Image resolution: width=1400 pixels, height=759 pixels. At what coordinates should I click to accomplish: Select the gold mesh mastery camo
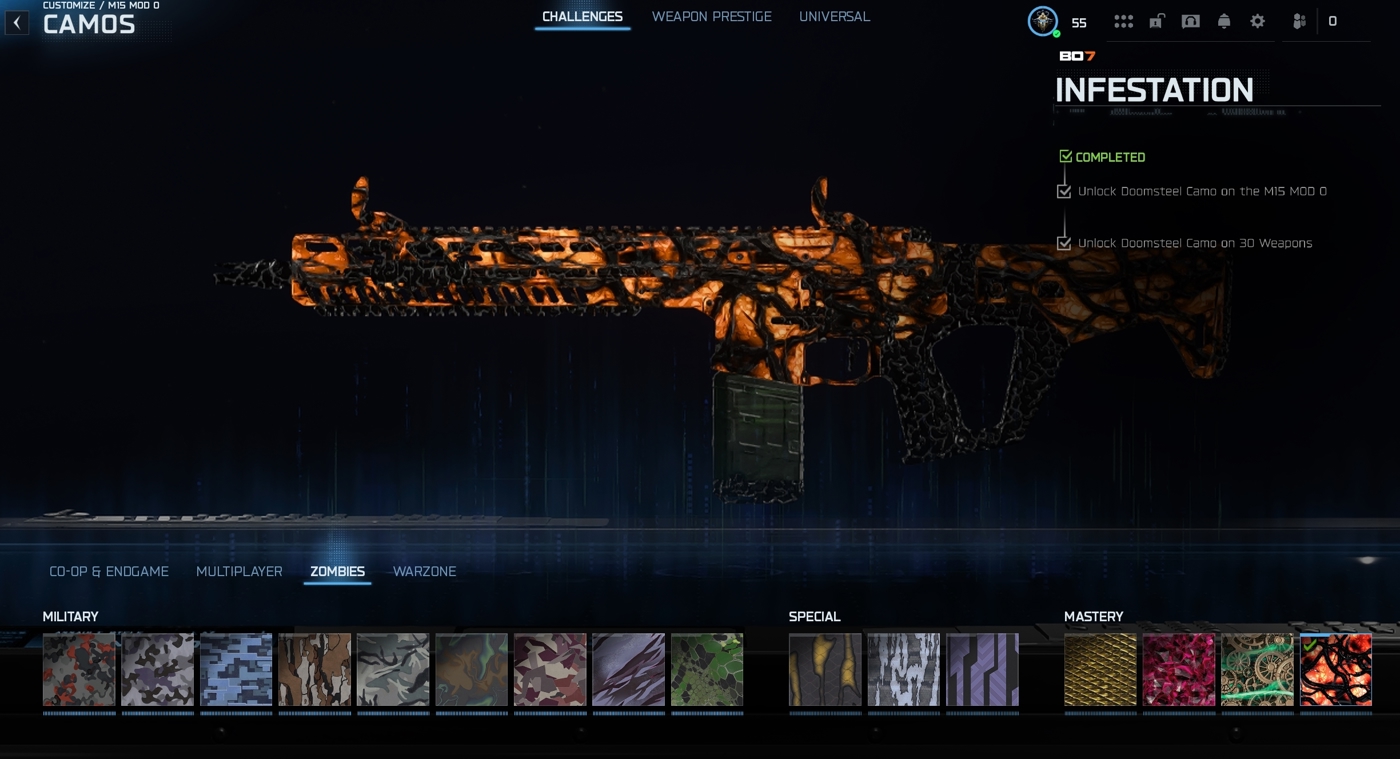(x=1100, y=669)
